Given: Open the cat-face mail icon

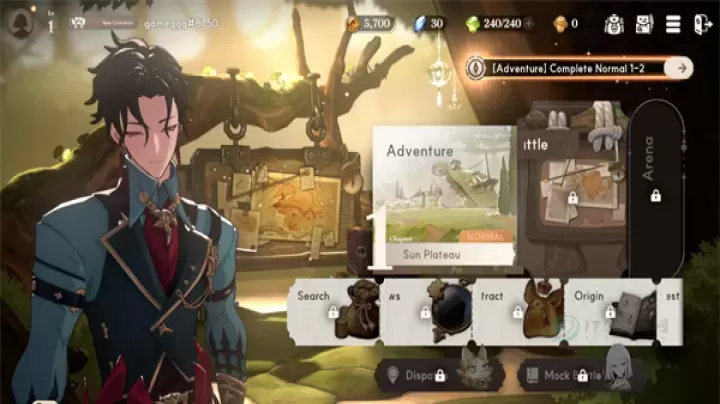Looking at the screenshot, I should (x=643, y=23).
